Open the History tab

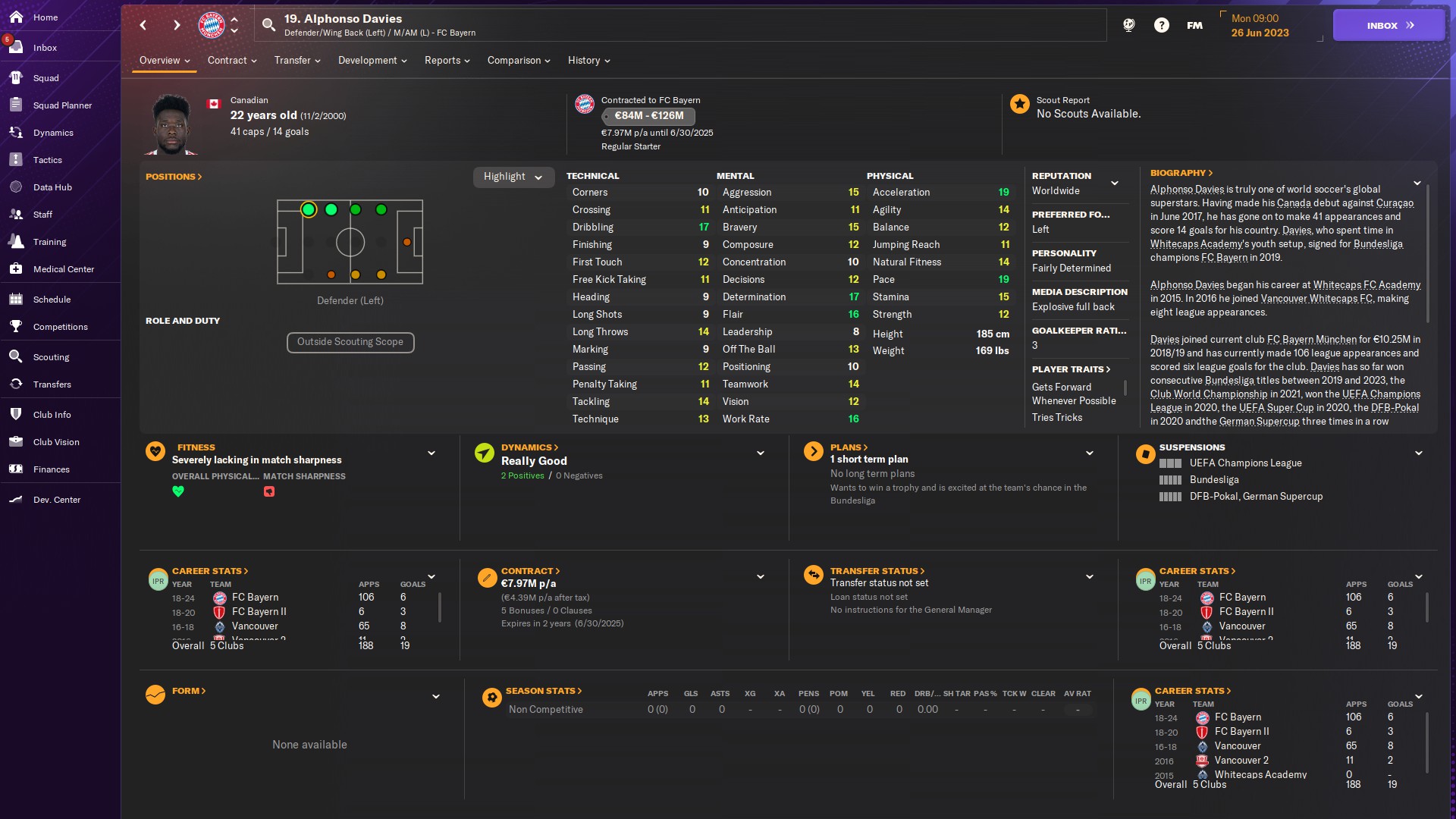[585, 61]
